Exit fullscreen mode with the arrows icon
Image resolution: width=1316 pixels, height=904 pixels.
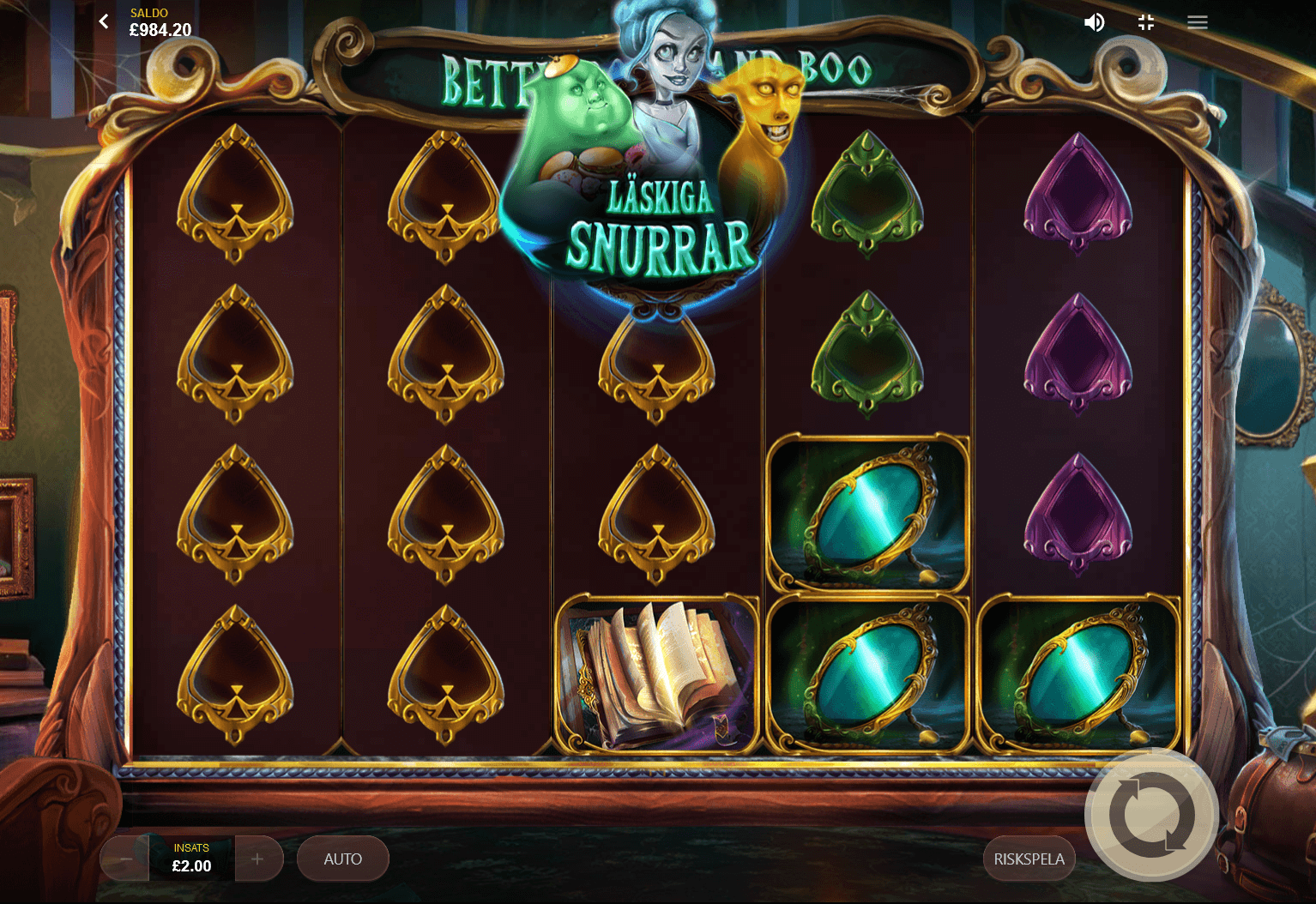coord(1146,22)
